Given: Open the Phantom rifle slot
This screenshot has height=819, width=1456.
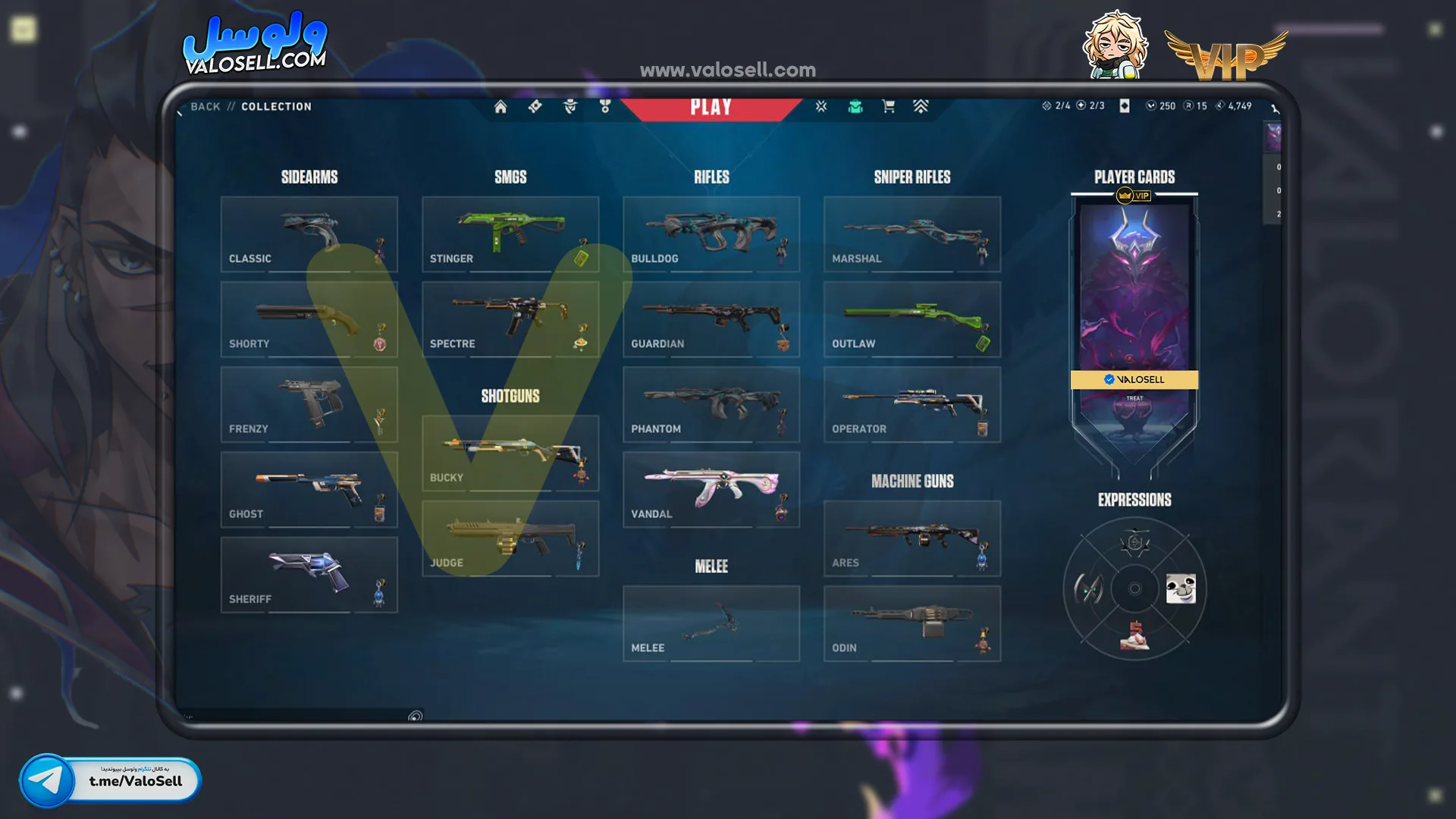Looking at the screenshot, I should tap(711, 404).
